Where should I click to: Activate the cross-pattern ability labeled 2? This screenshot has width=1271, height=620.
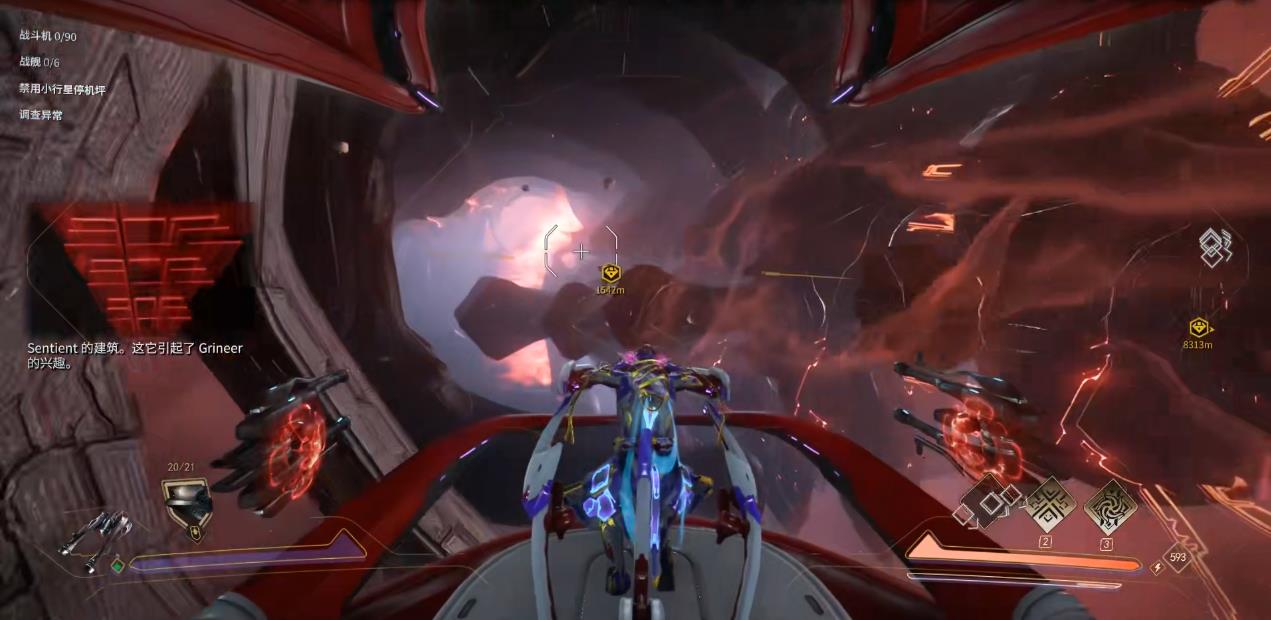pos(1050,503)
